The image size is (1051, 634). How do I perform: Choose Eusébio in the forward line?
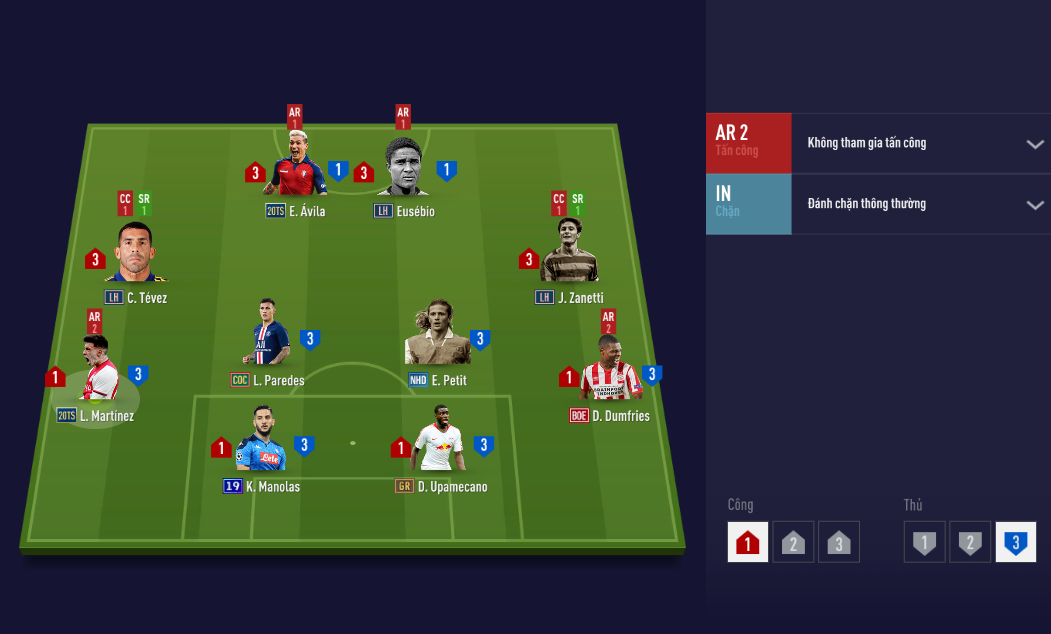coord(403,168)
